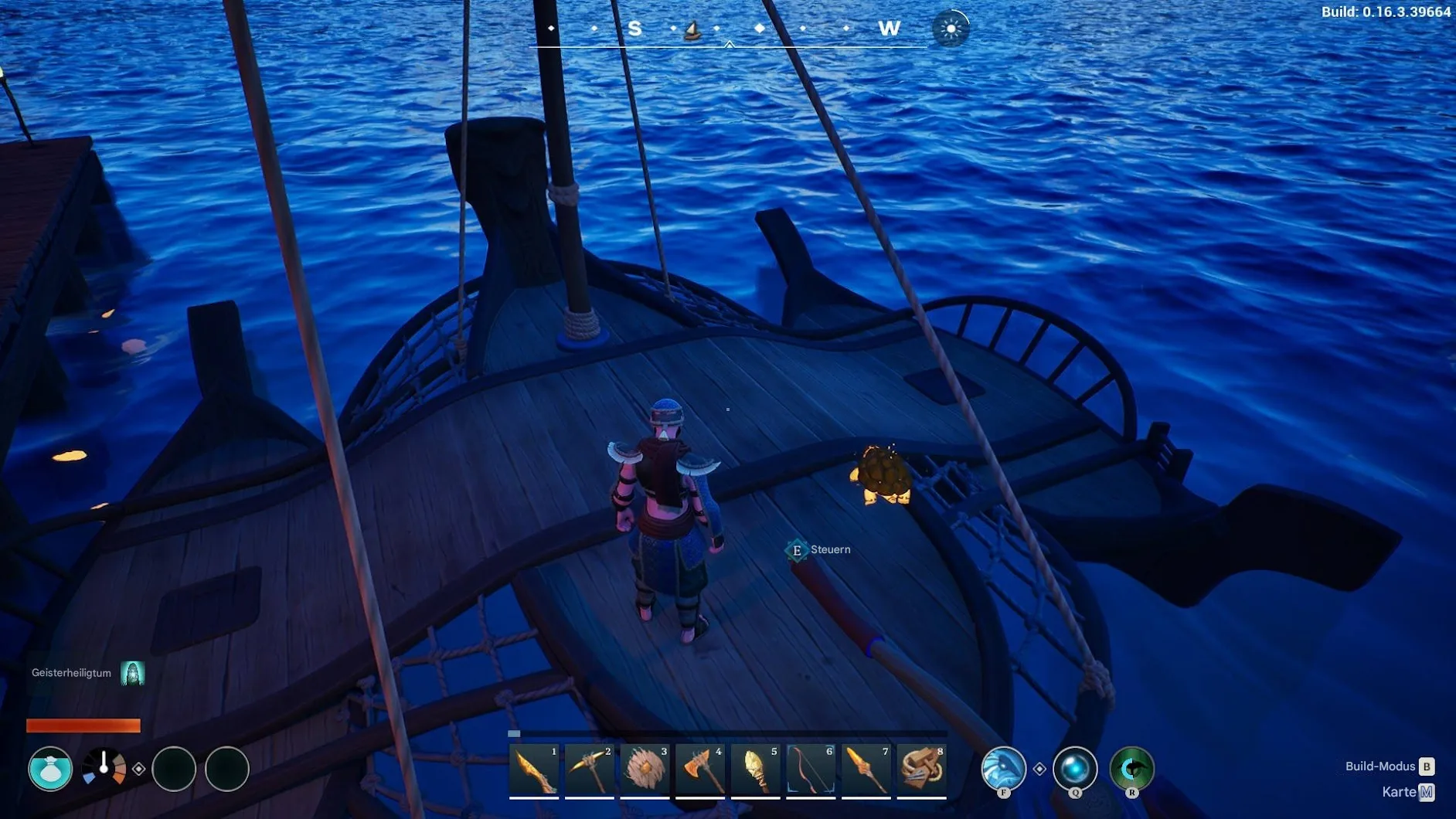Trigger the green crescent bird ability

coord(1131,769)
